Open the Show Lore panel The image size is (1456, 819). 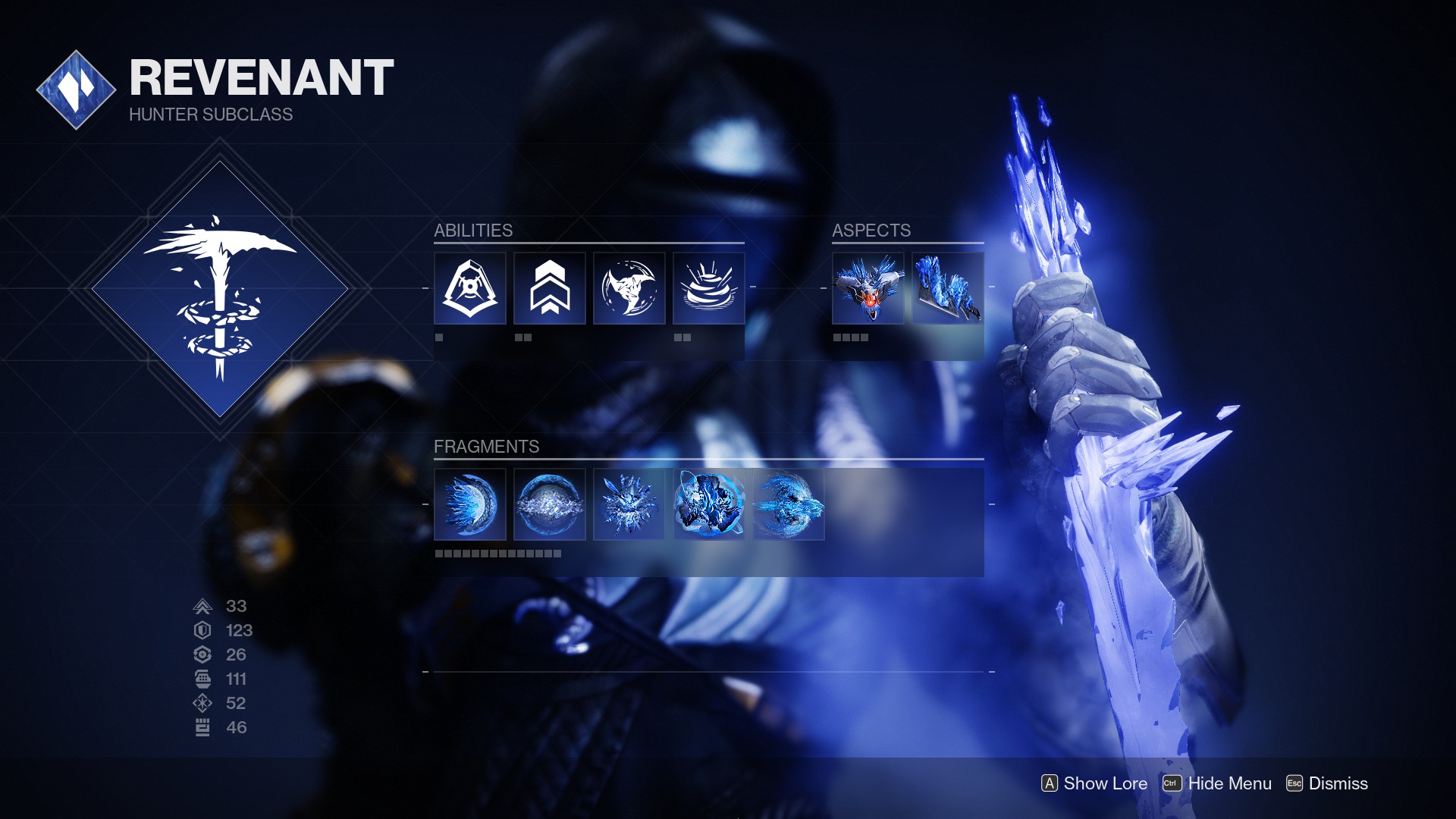1094,783
